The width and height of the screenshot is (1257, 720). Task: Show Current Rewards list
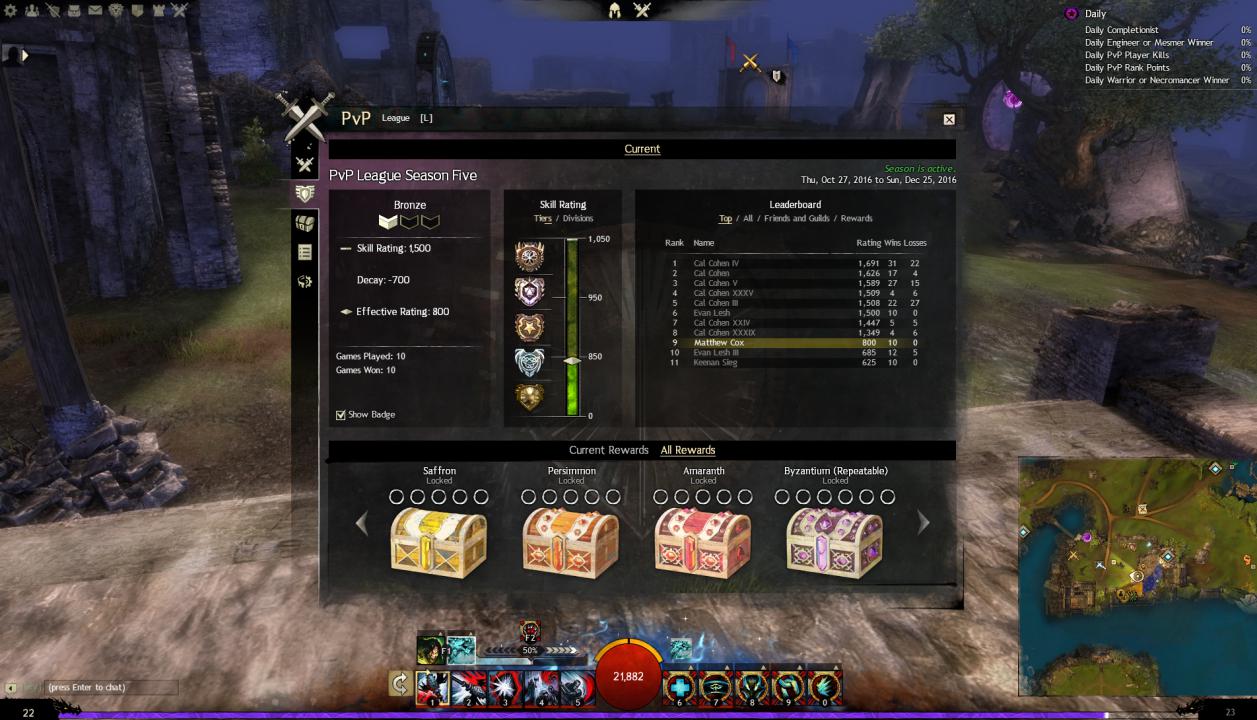[608, 450]
